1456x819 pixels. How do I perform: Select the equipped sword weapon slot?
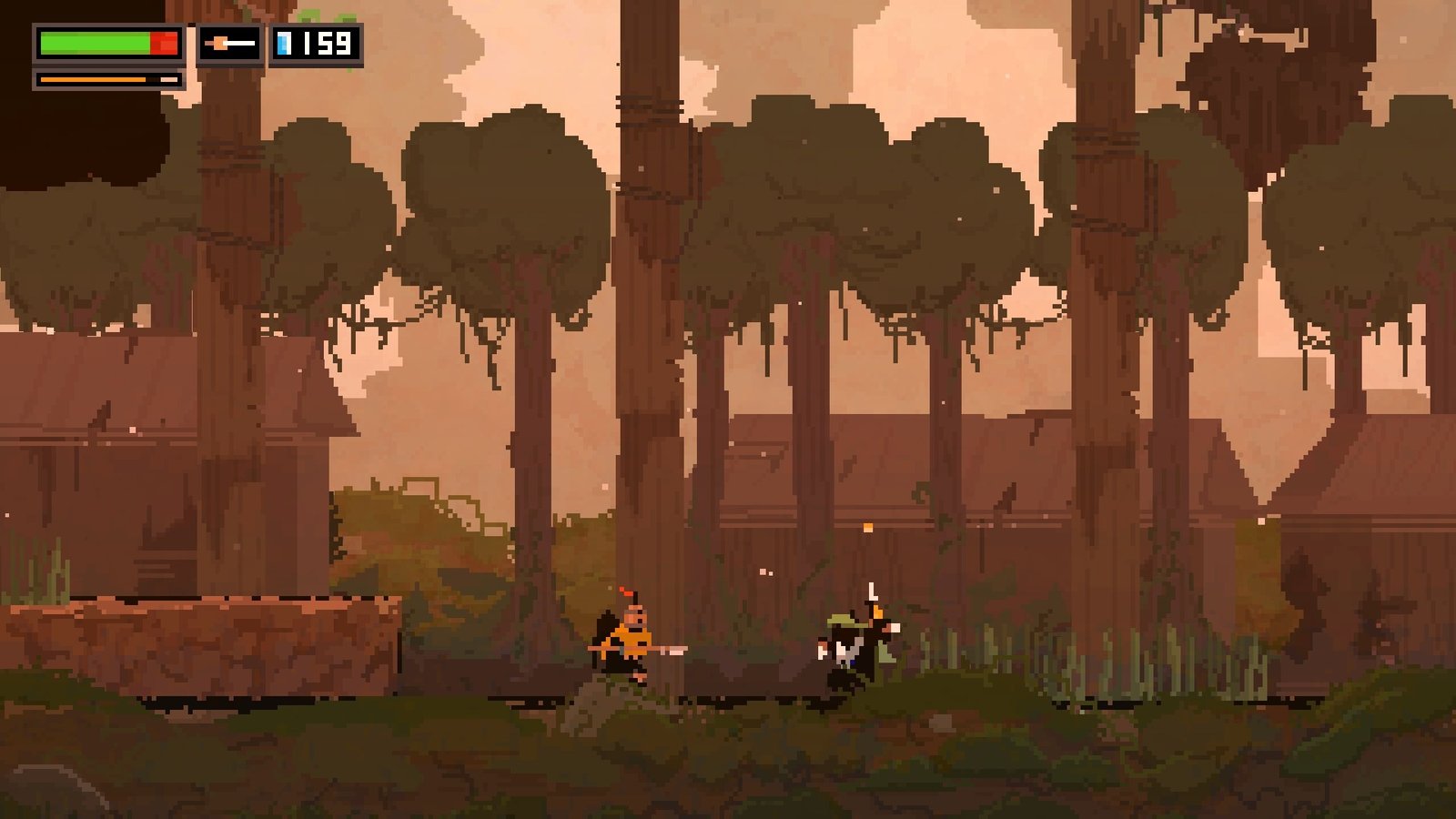pyautogui.click(x=229, y=44)
